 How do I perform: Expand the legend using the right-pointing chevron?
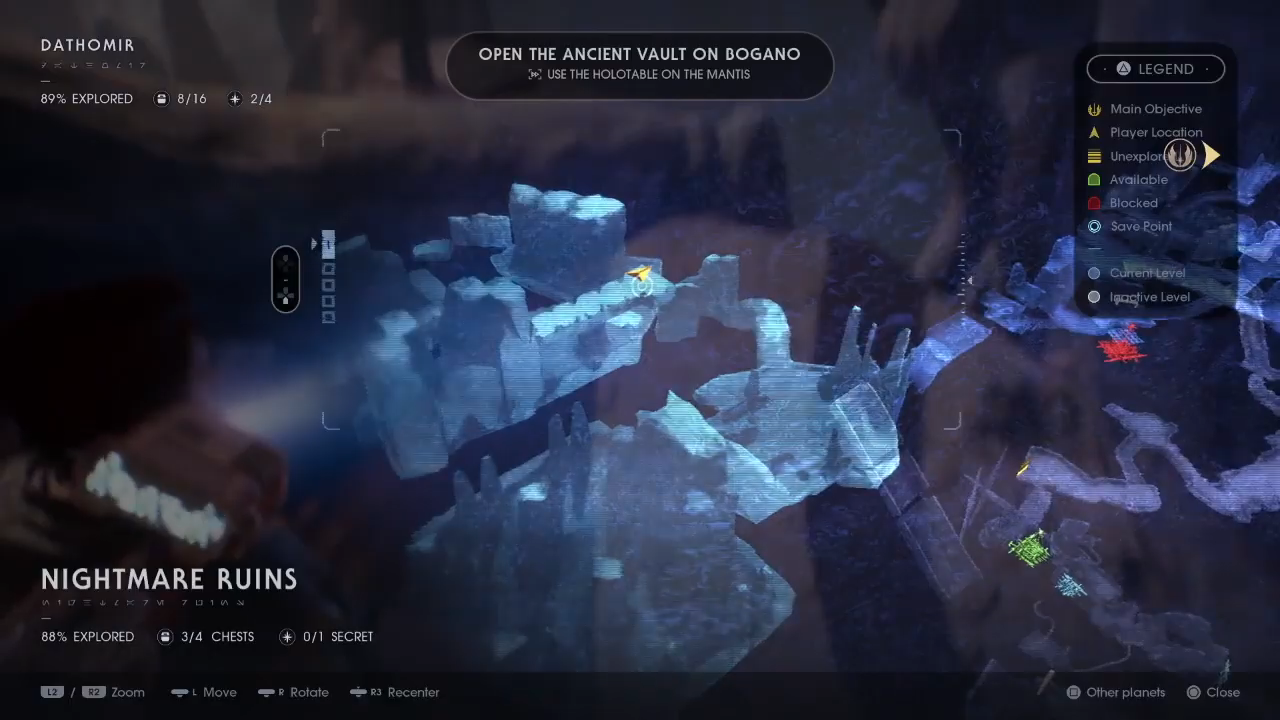[x=1211, y=155]
